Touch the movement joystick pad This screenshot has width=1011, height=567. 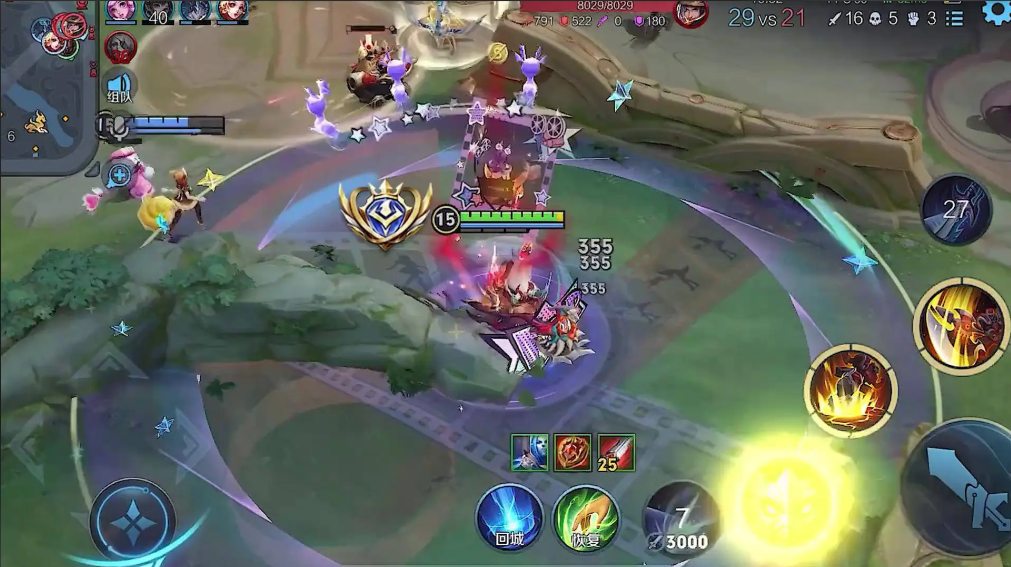[132, 521]
